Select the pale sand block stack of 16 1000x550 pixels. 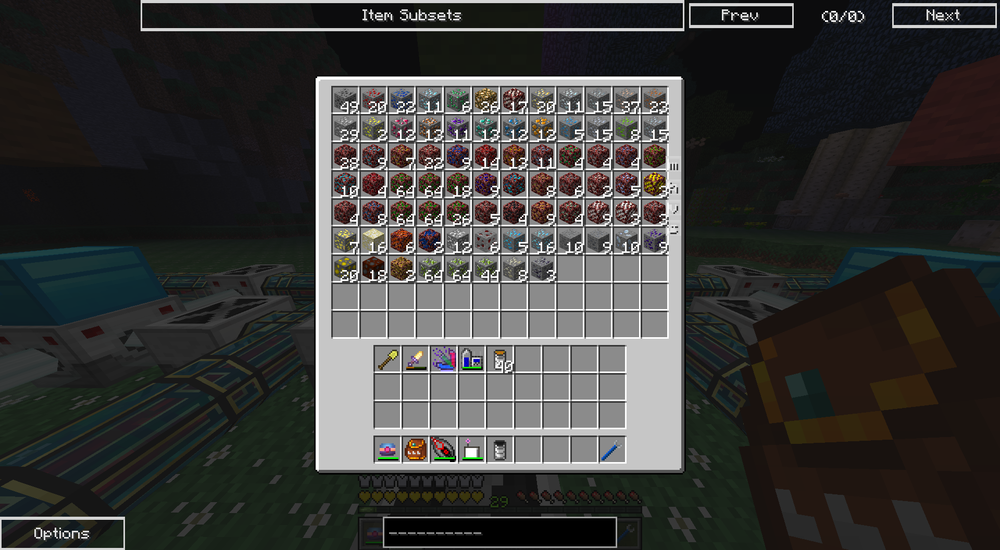373,240
